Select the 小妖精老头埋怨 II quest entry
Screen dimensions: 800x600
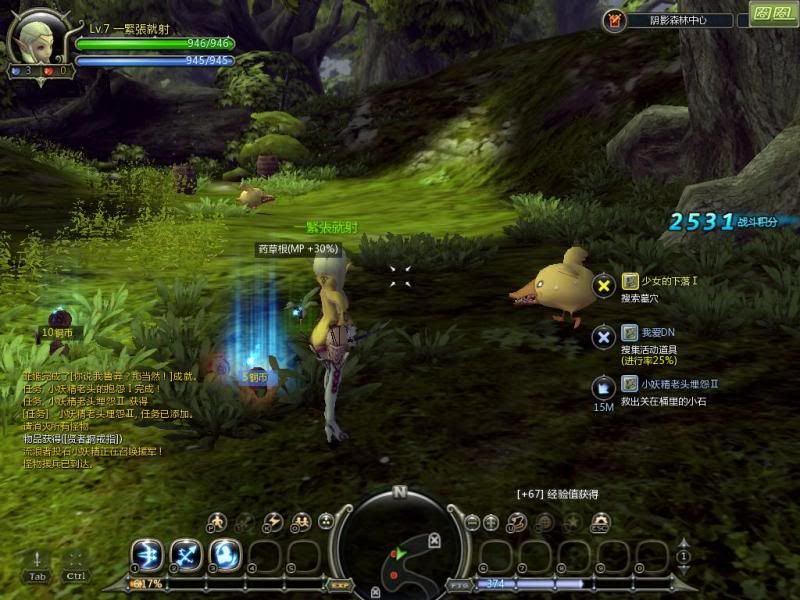coord(678,384)
